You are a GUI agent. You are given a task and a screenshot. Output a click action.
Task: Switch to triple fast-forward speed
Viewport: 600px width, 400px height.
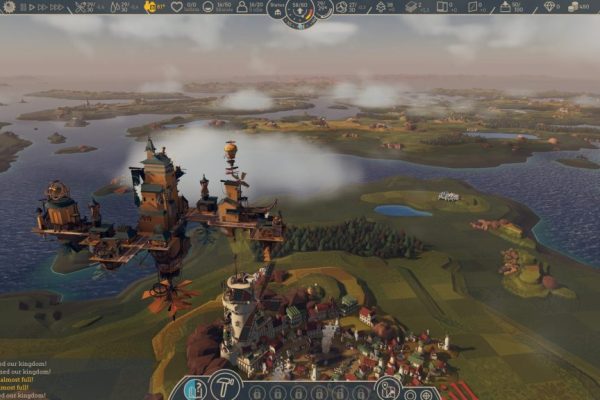coord(56,6)
